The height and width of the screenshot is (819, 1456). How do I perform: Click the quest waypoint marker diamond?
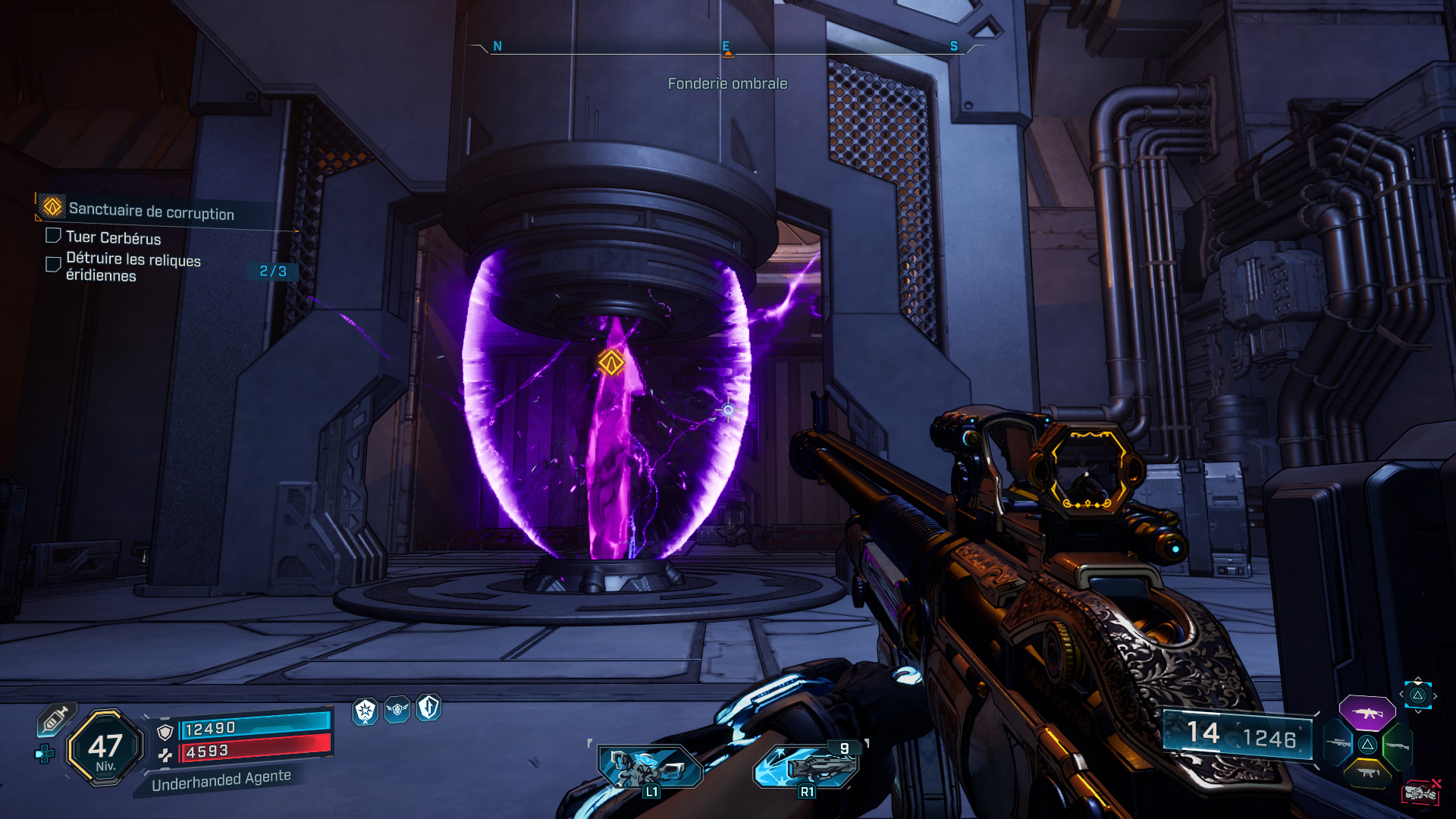point(611,362)
